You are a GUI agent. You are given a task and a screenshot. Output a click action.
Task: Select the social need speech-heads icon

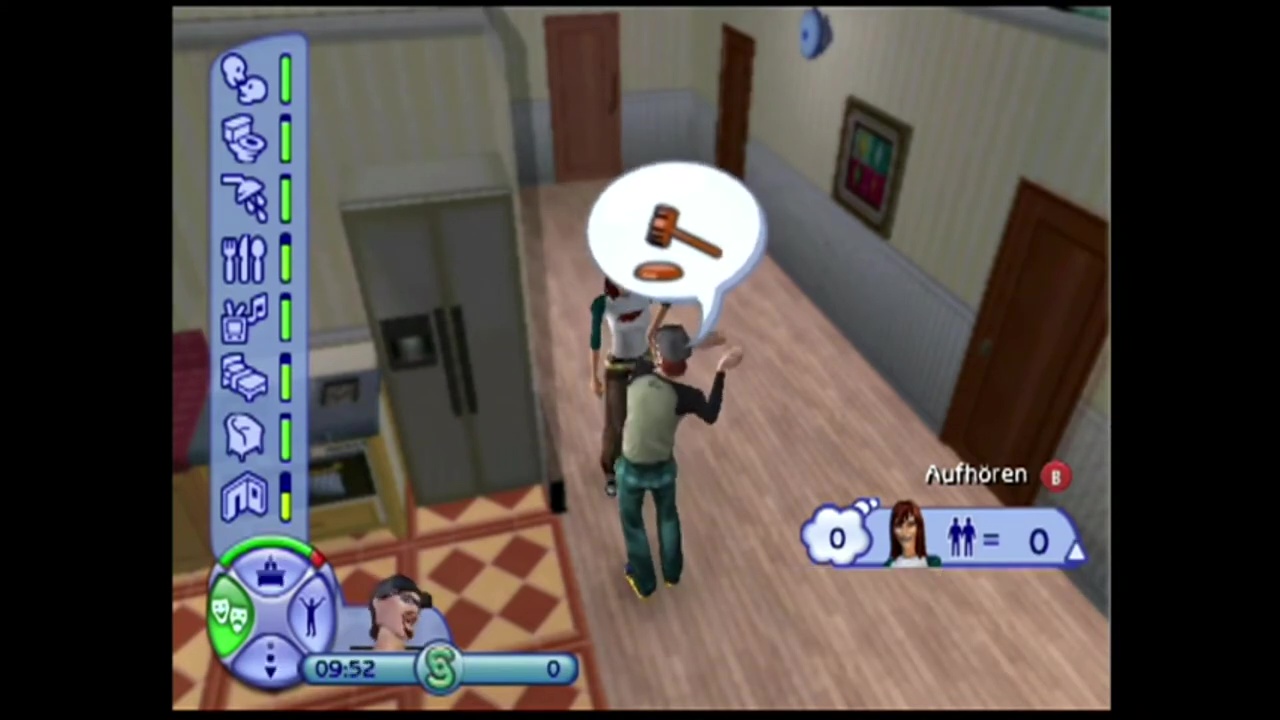point(243,78)
